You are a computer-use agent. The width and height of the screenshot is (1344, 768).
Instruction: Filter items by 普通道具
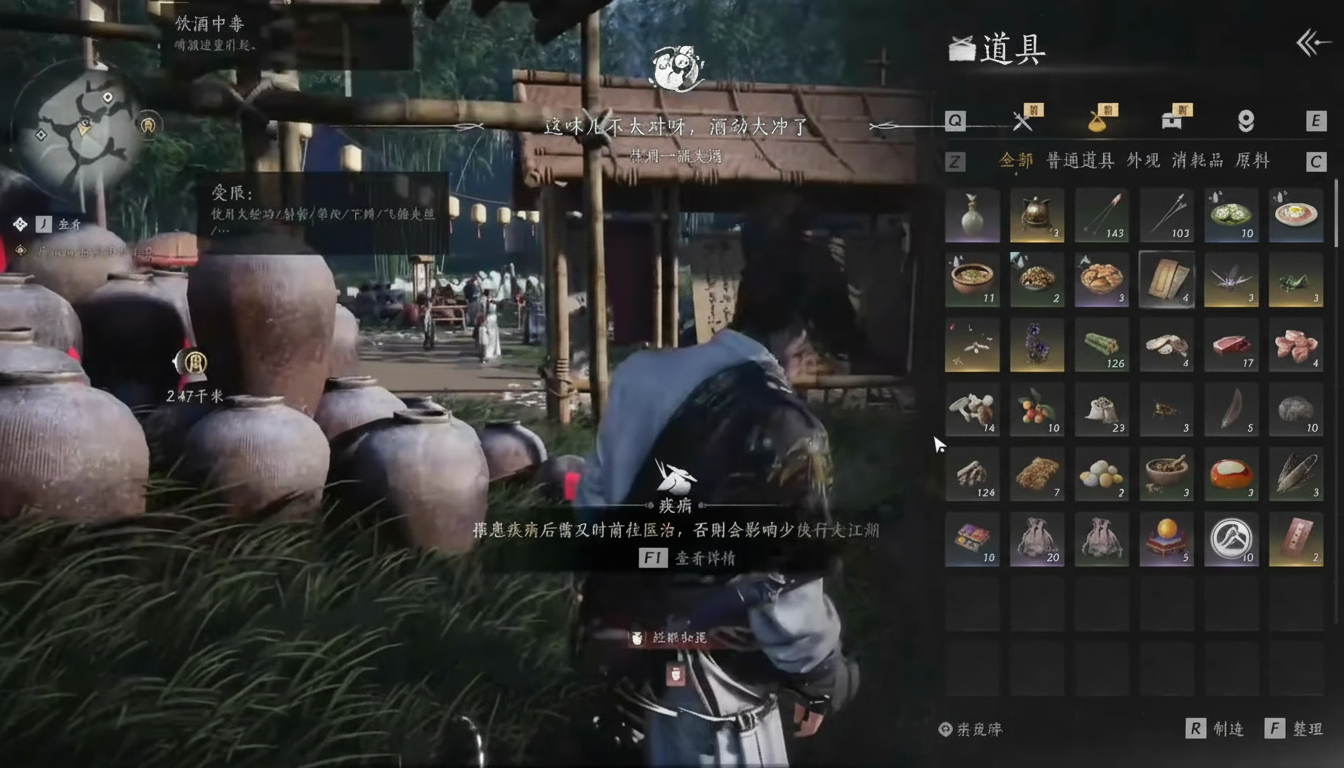(1080, 160)
